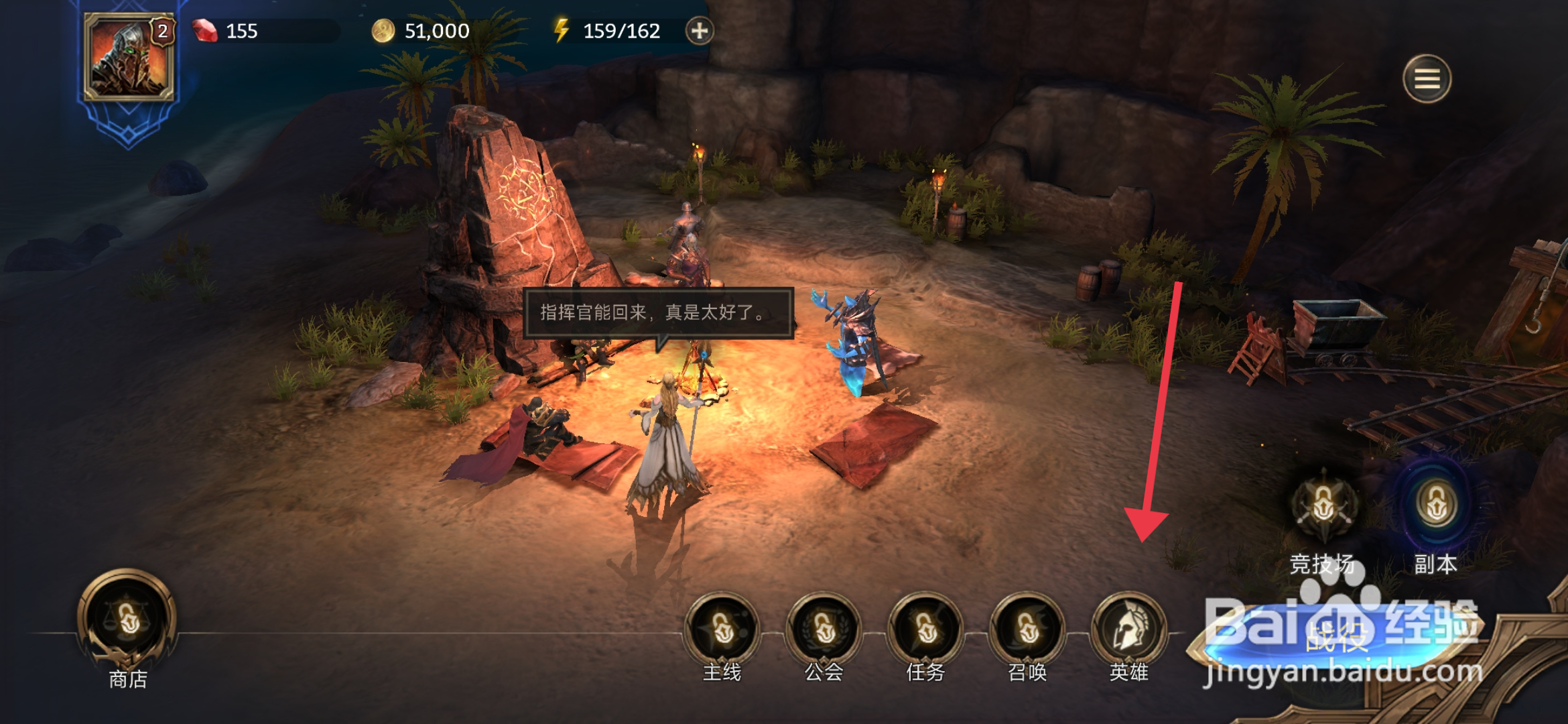Open the 英雄 heroes menu
Viewport: 1568px width, 724px height.
pos(1129,629)
